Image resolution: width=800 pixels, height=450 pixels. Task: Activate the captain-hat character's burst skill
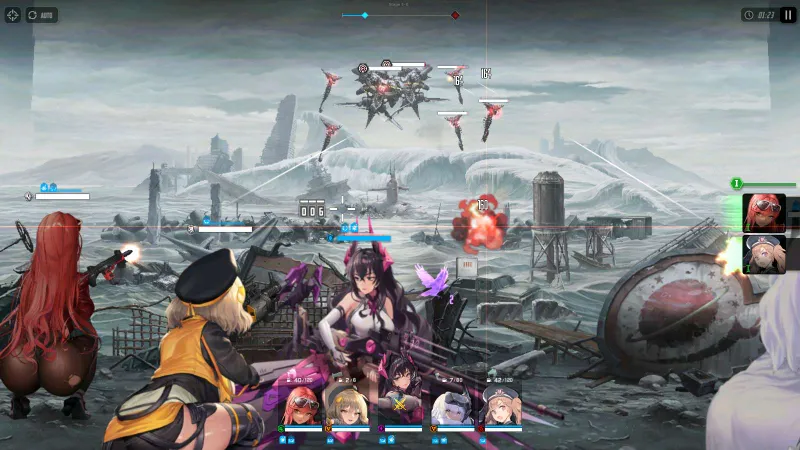[x=764, y=255]
